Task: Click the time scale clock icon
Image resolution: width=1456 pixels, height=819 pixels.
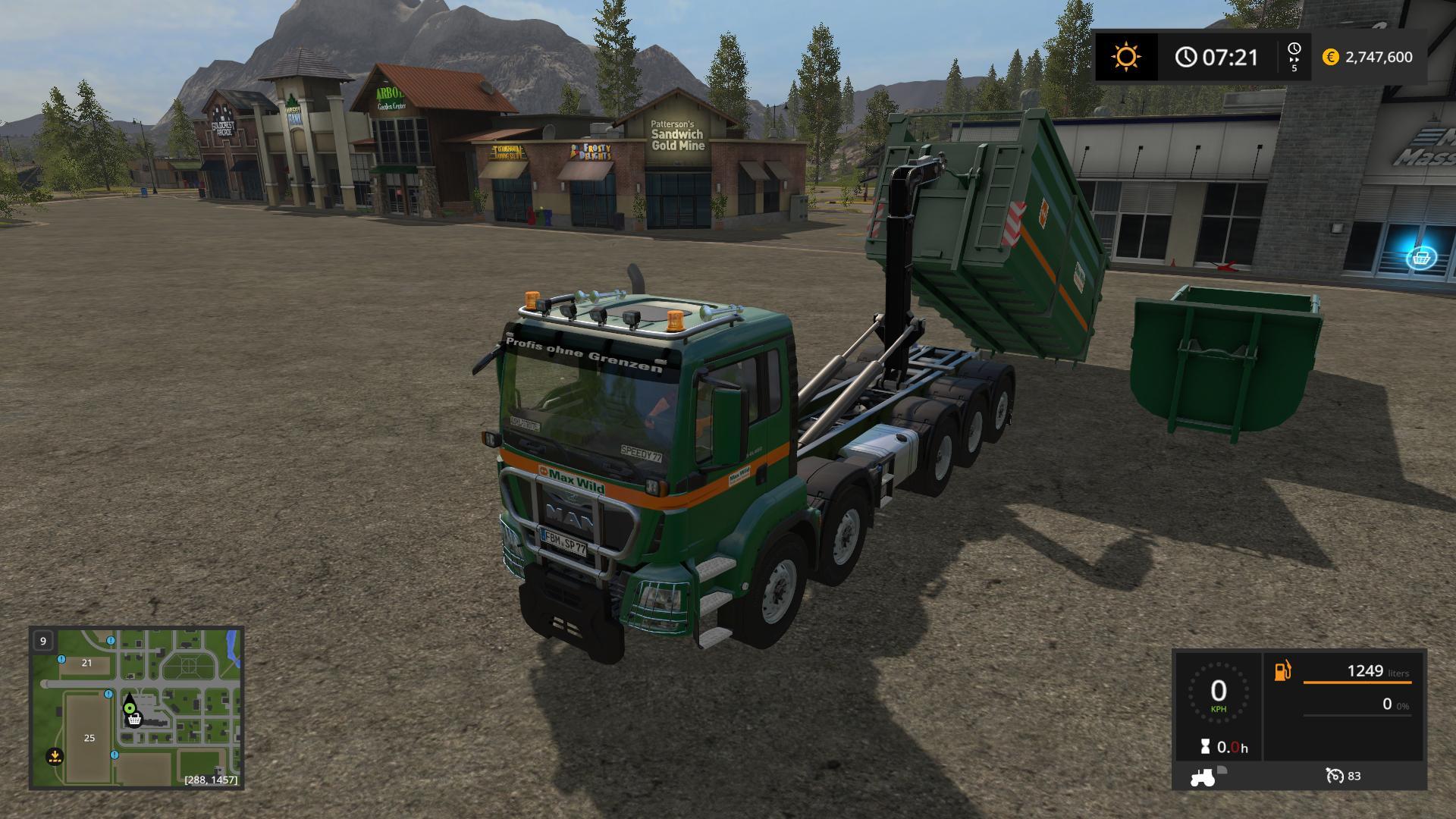Action: click(x=1294, y=49)
